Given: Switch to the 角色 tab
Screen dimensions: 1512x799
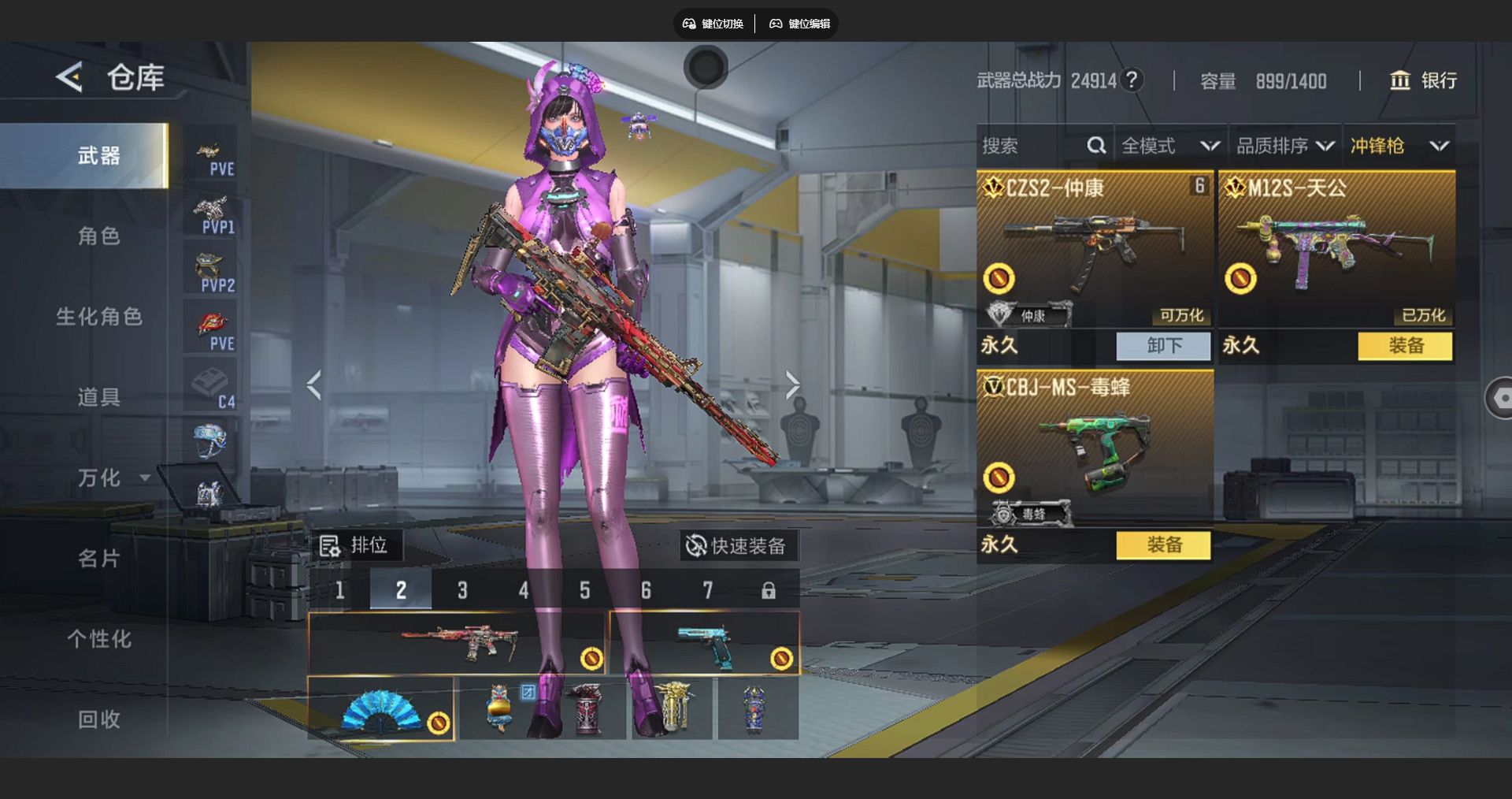Looking at the screenshot, I should tap(98, 236).
